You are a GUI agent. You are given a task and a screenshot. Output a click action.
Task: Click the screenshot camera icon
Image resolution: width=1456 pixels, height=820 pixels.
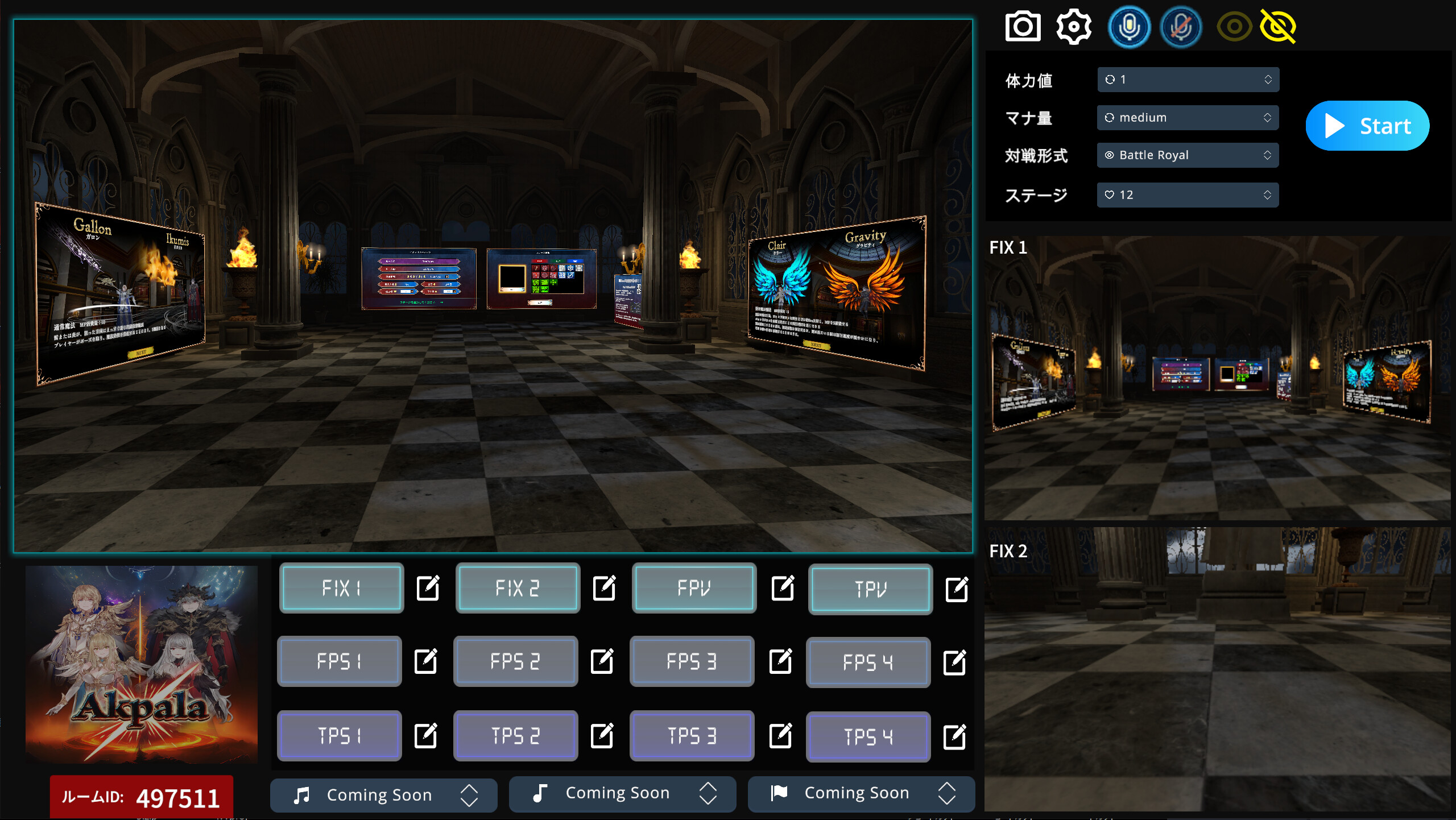(1024, 26)
